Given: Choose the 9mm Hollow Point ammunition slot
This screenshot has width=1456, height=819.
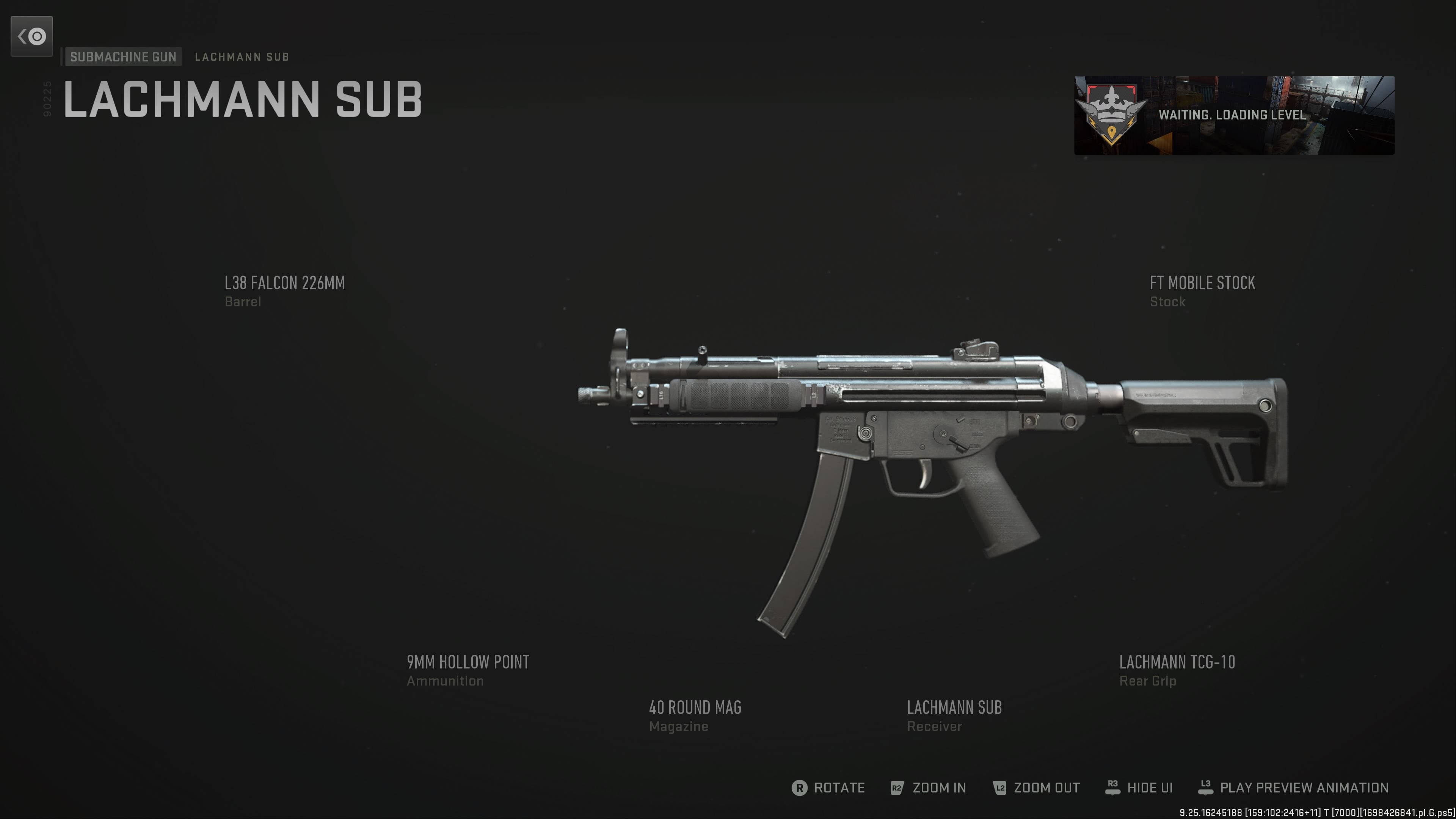Looking at the screenshot, I should [x=468, y=669].
